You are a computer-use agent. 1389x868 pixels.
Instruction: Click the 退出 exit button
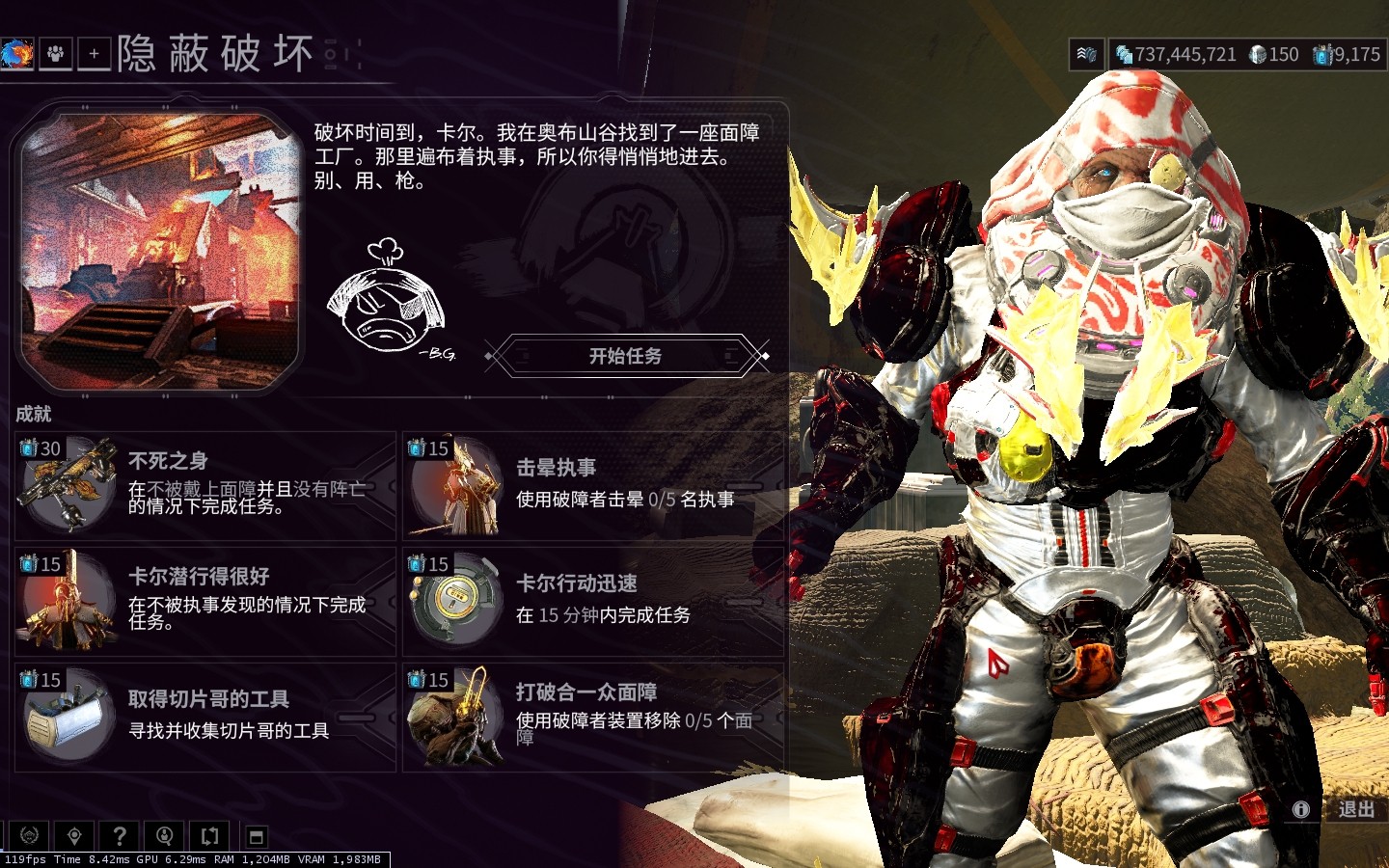pyautogui.click(x=1355, y=811)
